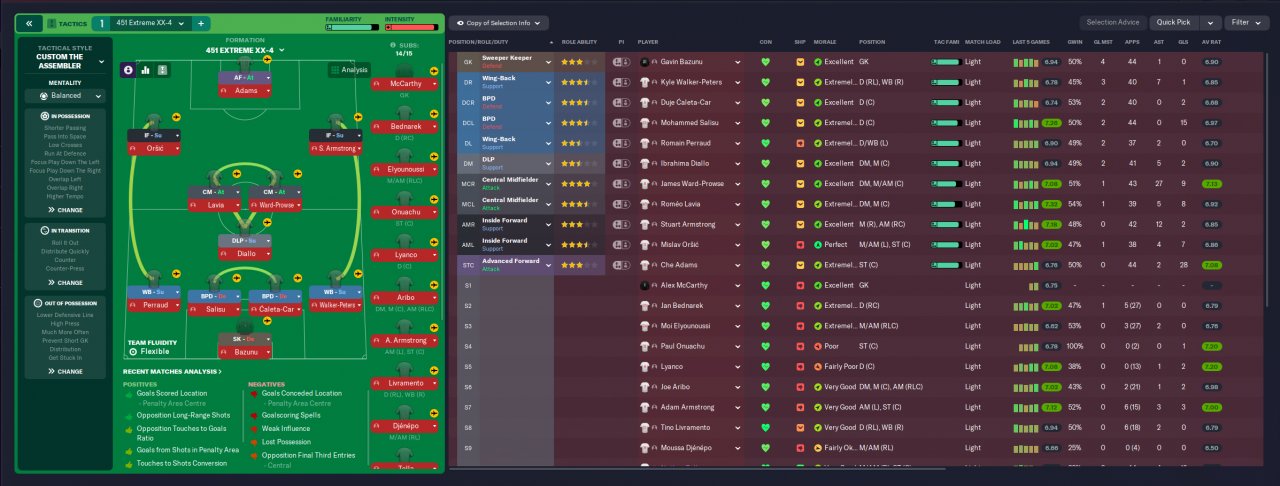The height and width of the screenshot is (486, 1280).
Task: Collapse the tactics panel with the double-arrow button
Action: pos(28,23)
